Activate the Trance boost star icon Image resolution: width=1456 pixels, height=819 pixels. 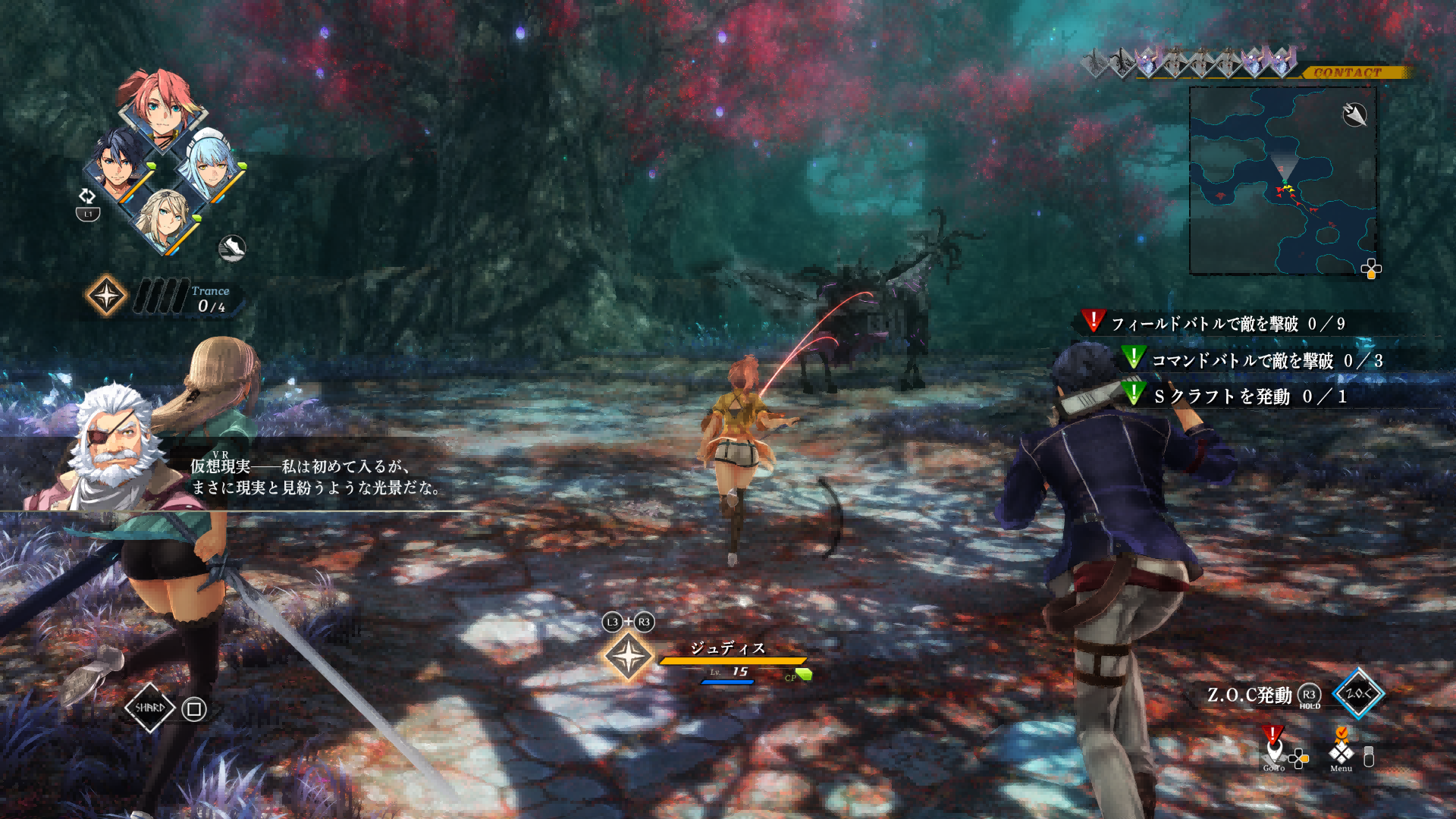point(106,295)
